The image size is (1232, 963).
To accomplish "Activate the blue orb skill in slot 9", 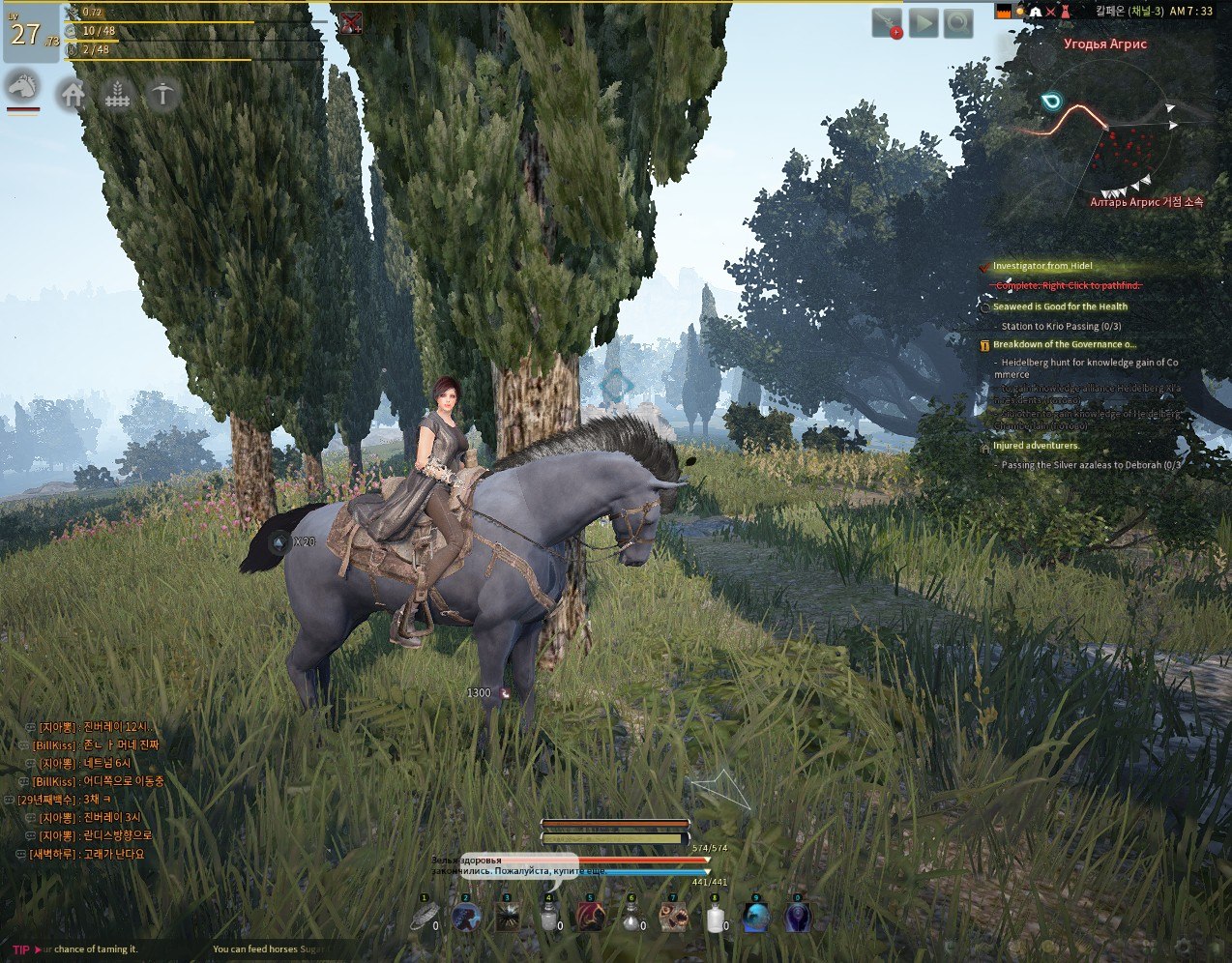I will (x=756, y=917).
